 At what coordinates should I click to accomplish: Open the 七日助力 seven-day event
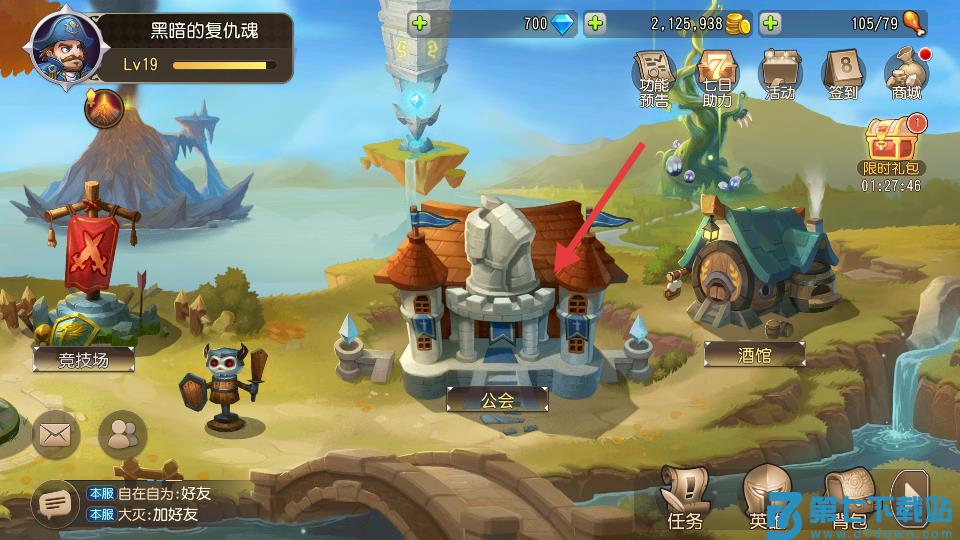click(717, 76)
